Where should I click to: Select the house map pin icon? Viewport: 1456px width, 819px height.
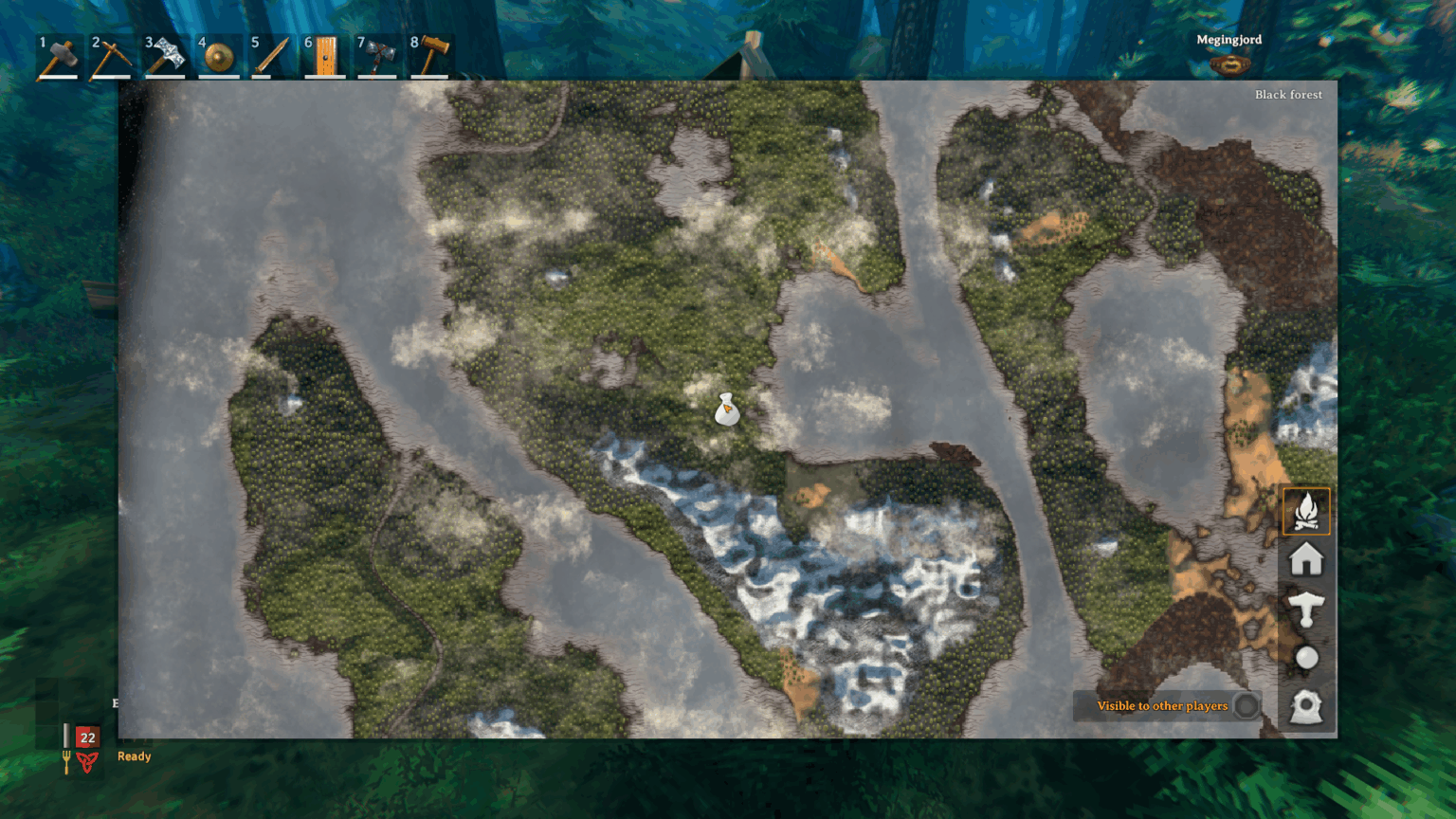[x=1307, y=560]
